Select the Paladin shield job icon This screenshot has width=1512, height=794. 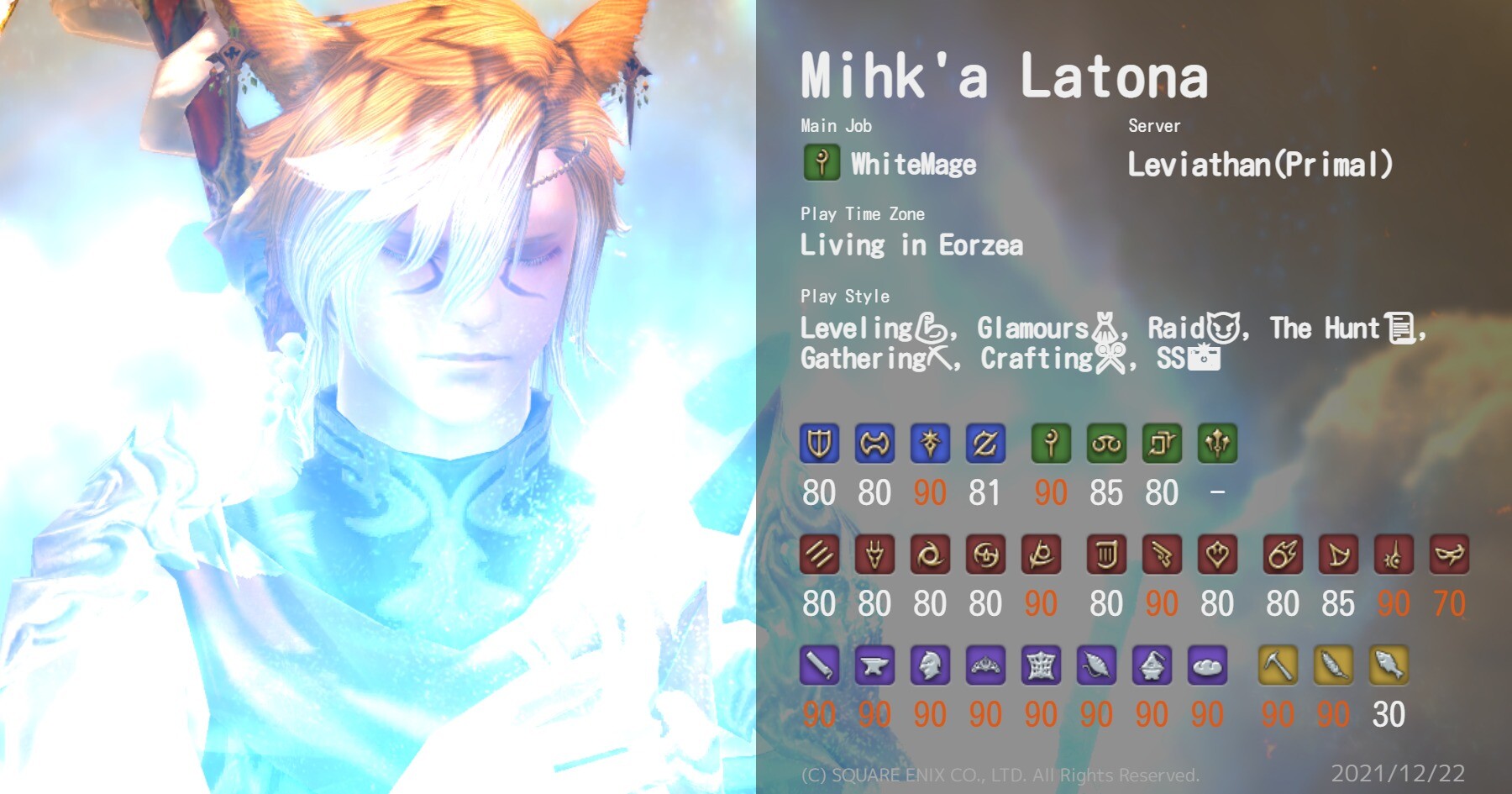[x=819, y=444]
